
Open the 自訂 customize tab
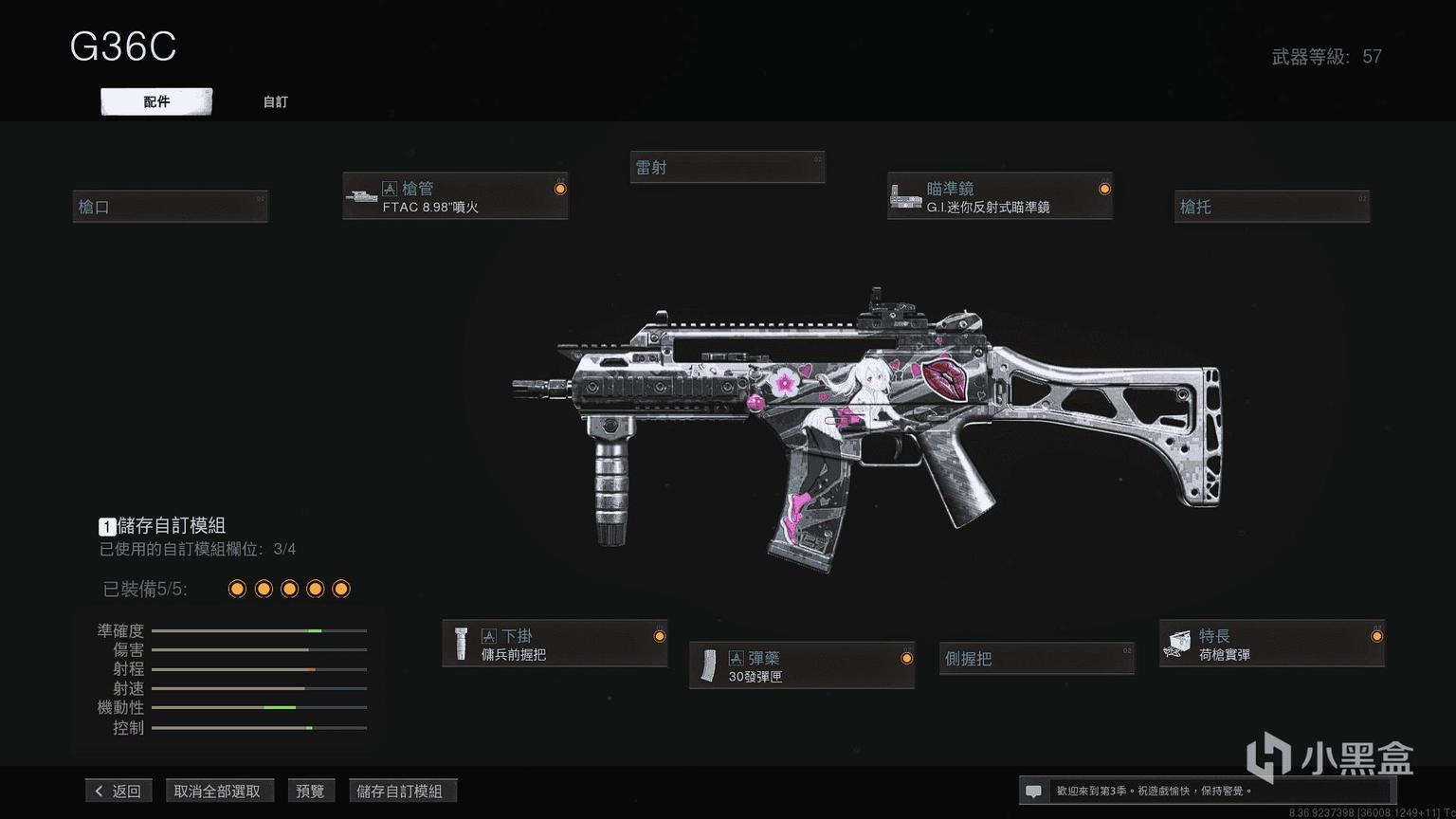tap(275, 101)
